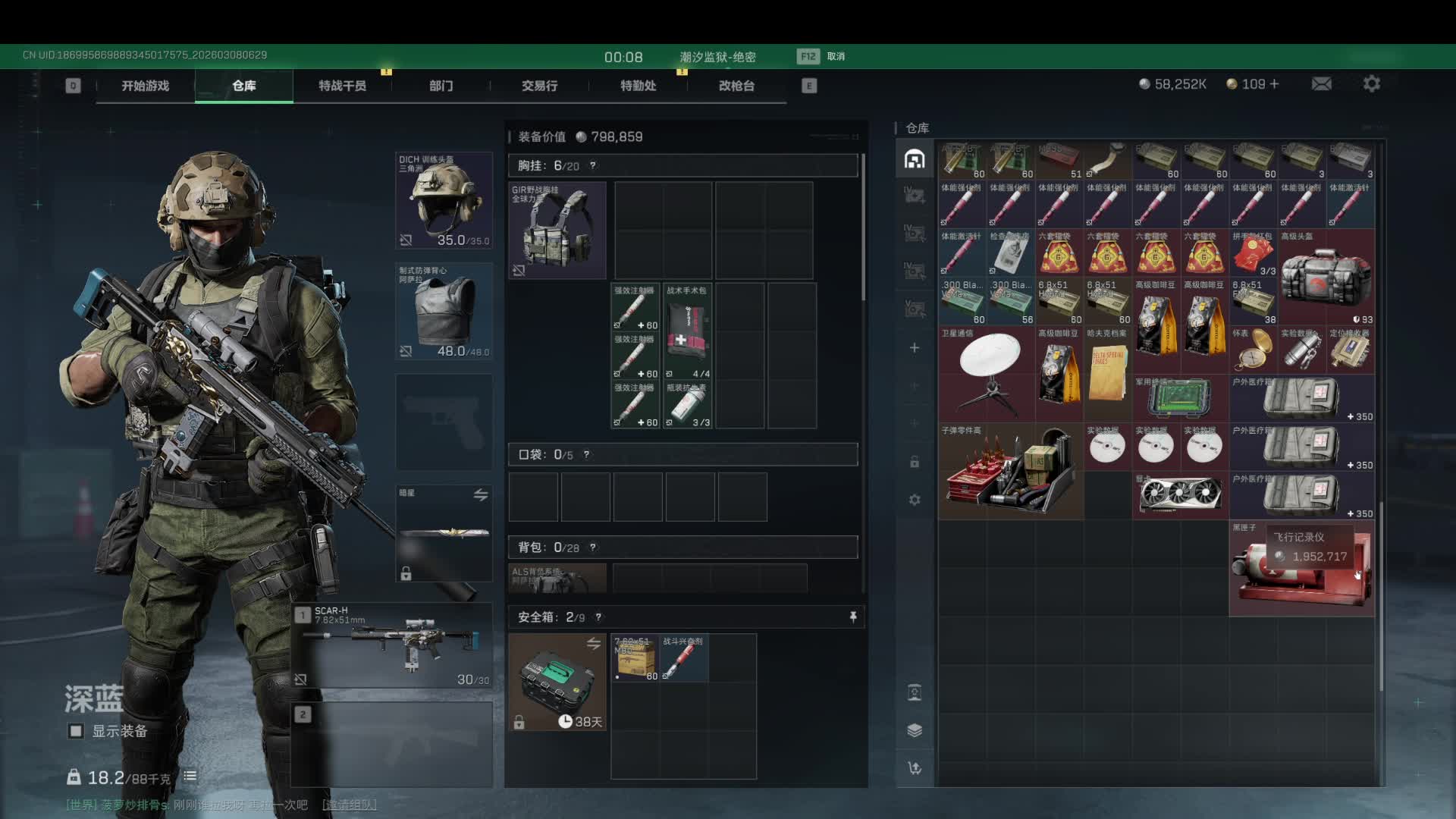
Task: Click the SCAR-H primary weapon slot
Action: coord(392,645)
